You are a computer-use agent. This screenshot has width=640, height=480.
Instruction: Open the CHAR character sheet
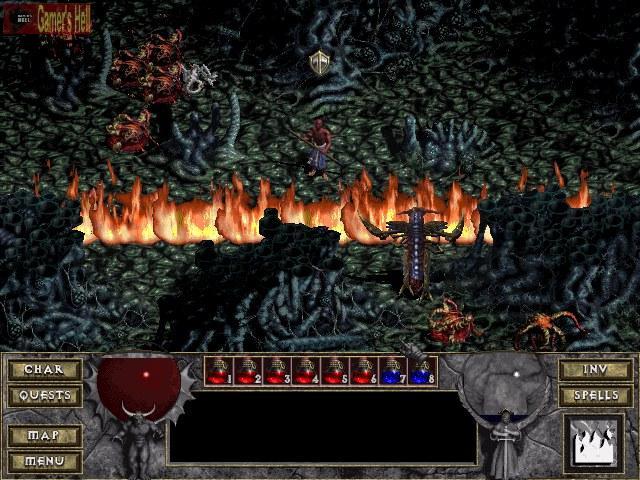click(45, 370)
